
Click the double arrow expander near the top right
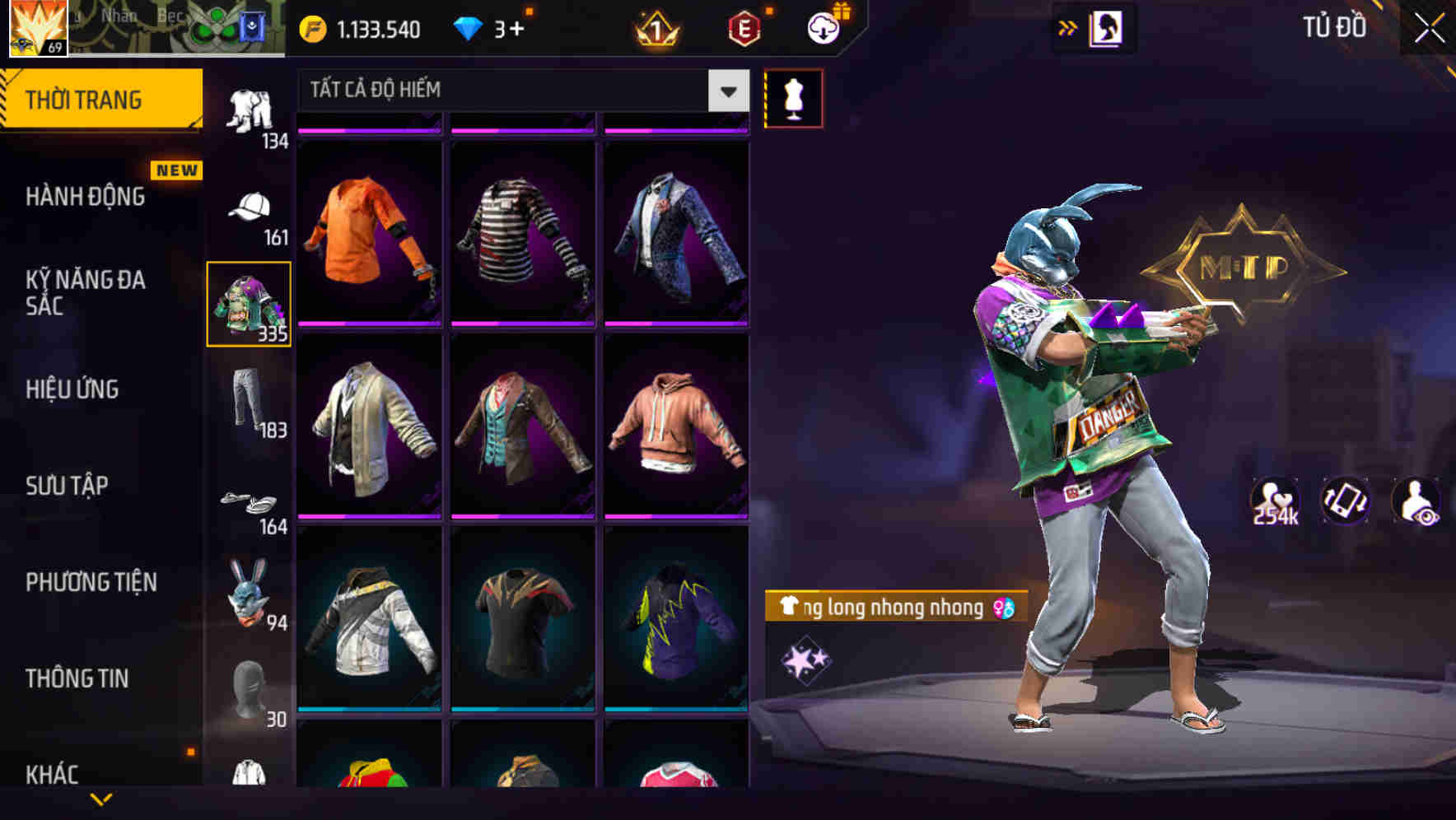1068,27
